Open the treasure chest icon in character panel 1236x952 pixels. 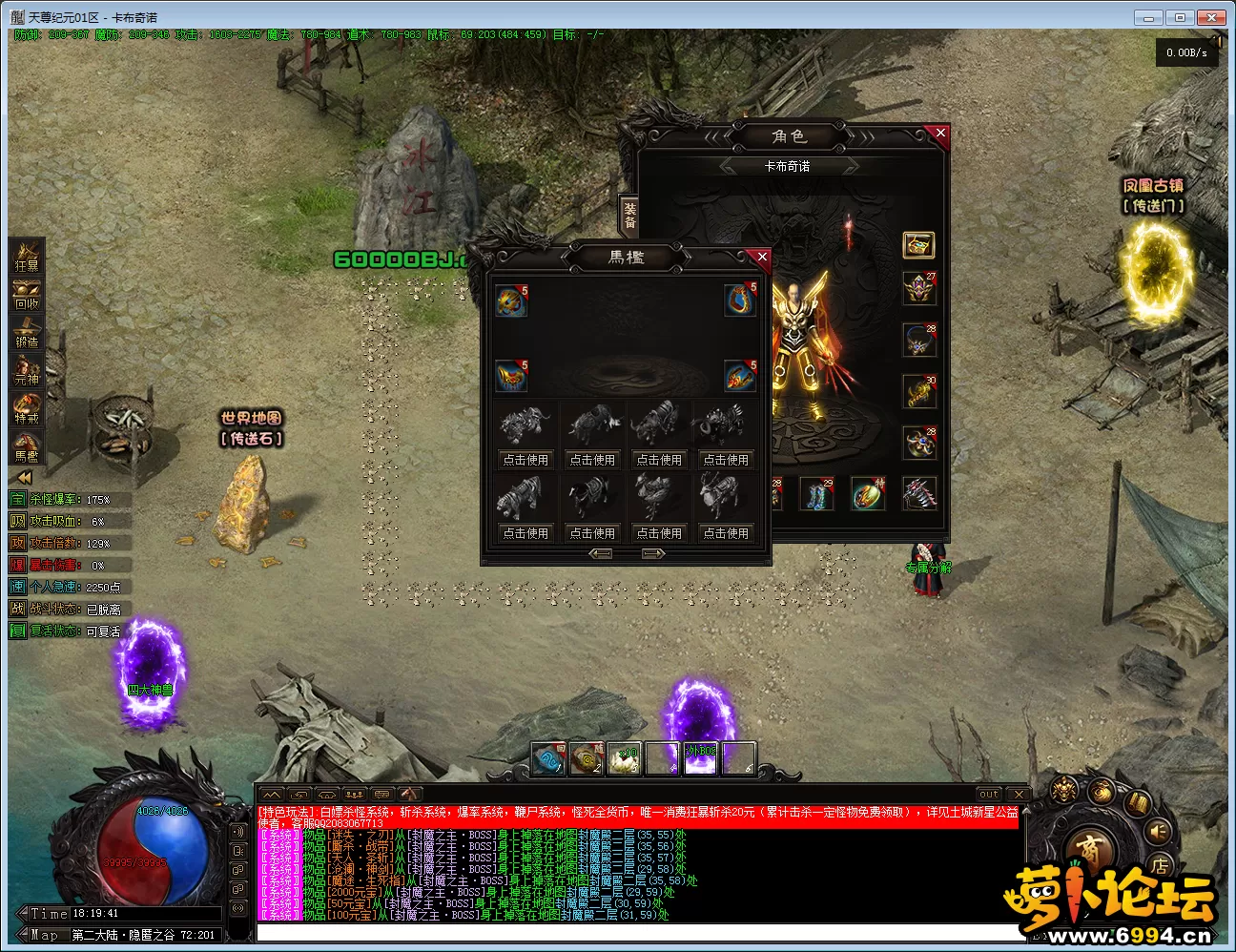coord(918,245)
